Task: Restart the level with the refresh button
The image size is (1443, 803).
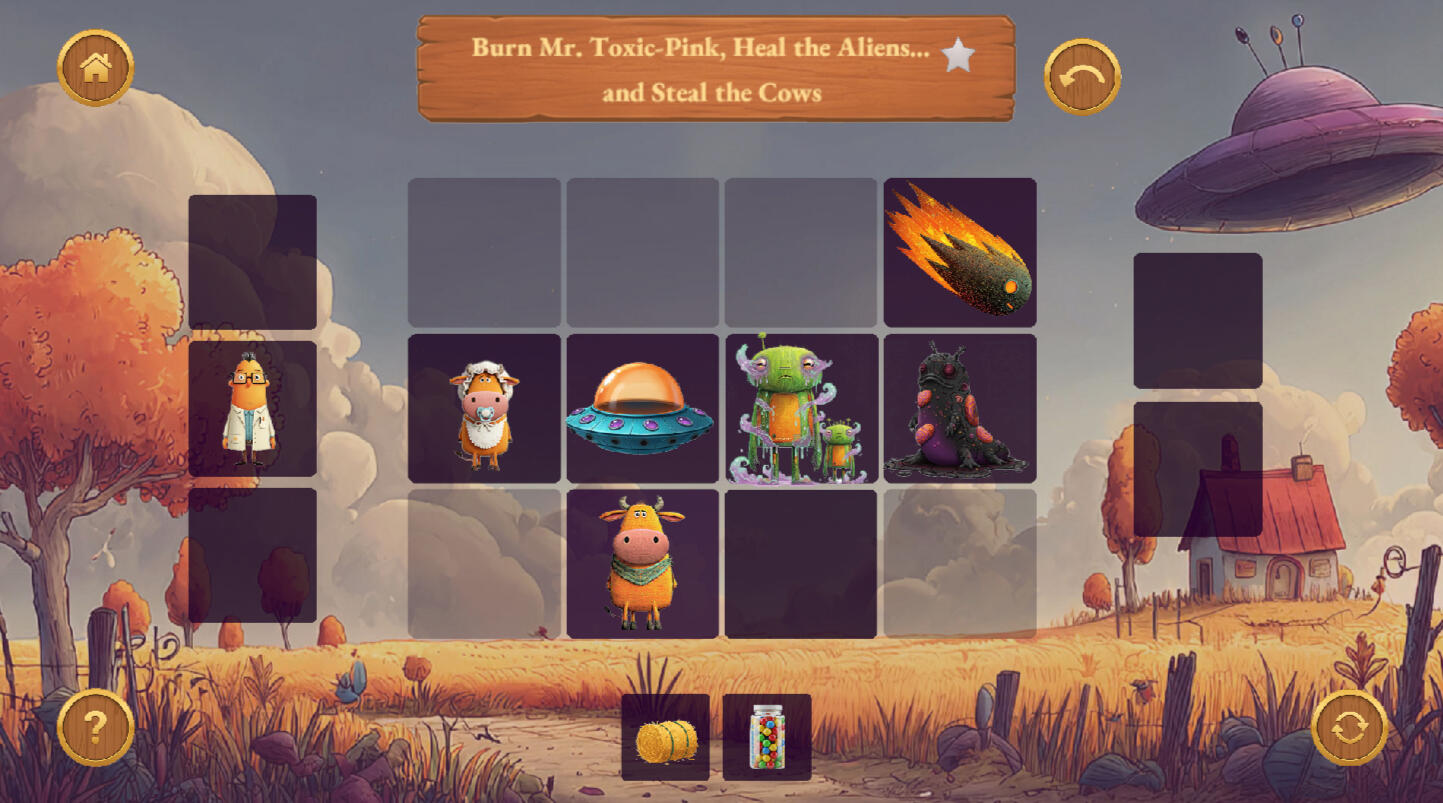Action: (1349, 727)
